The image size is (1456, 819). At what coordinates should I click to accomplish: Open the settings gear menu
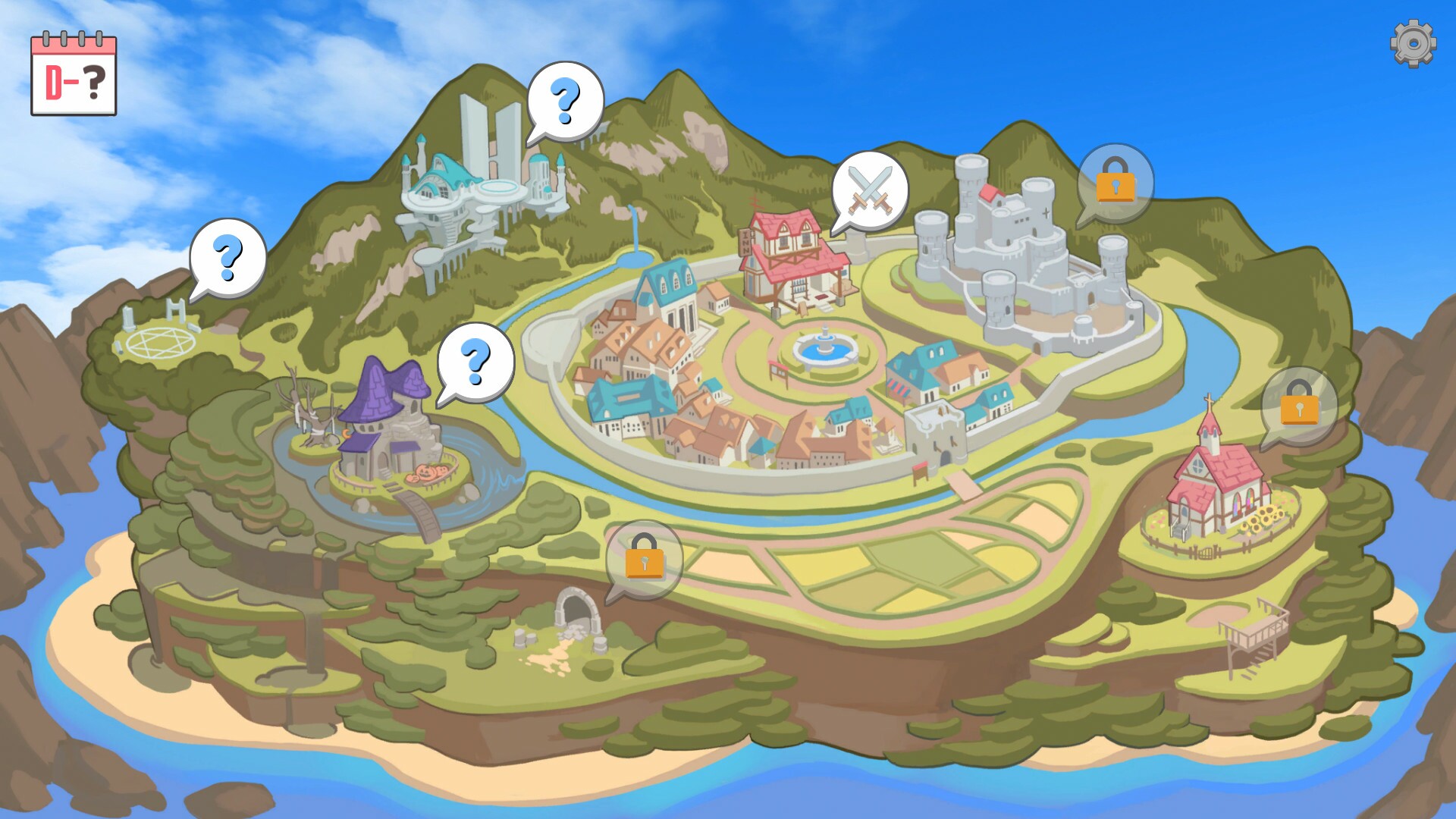[x=1412, y=43]
